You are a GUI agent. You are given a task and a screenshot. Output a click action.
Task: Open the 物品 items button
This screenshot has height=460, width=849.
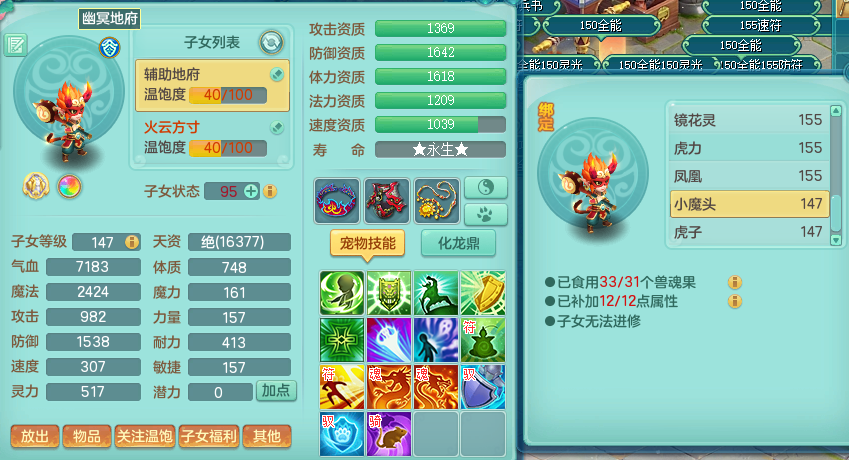86,437
